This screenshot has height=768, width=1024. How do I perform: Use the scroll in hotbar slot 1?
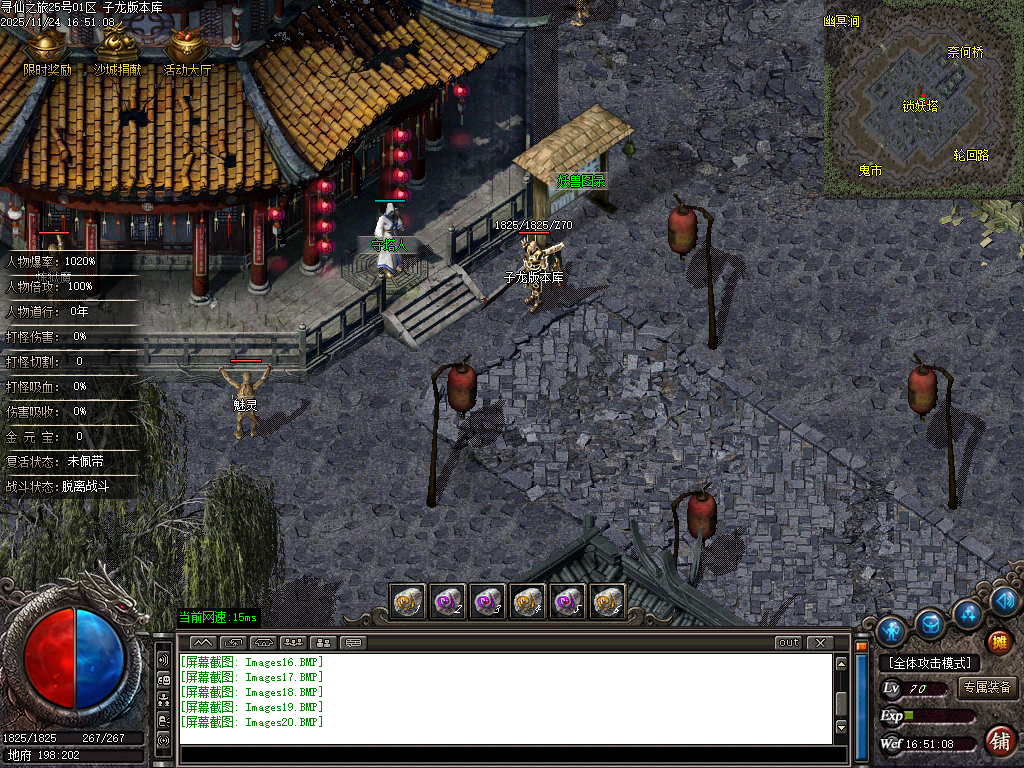[407, 601]
